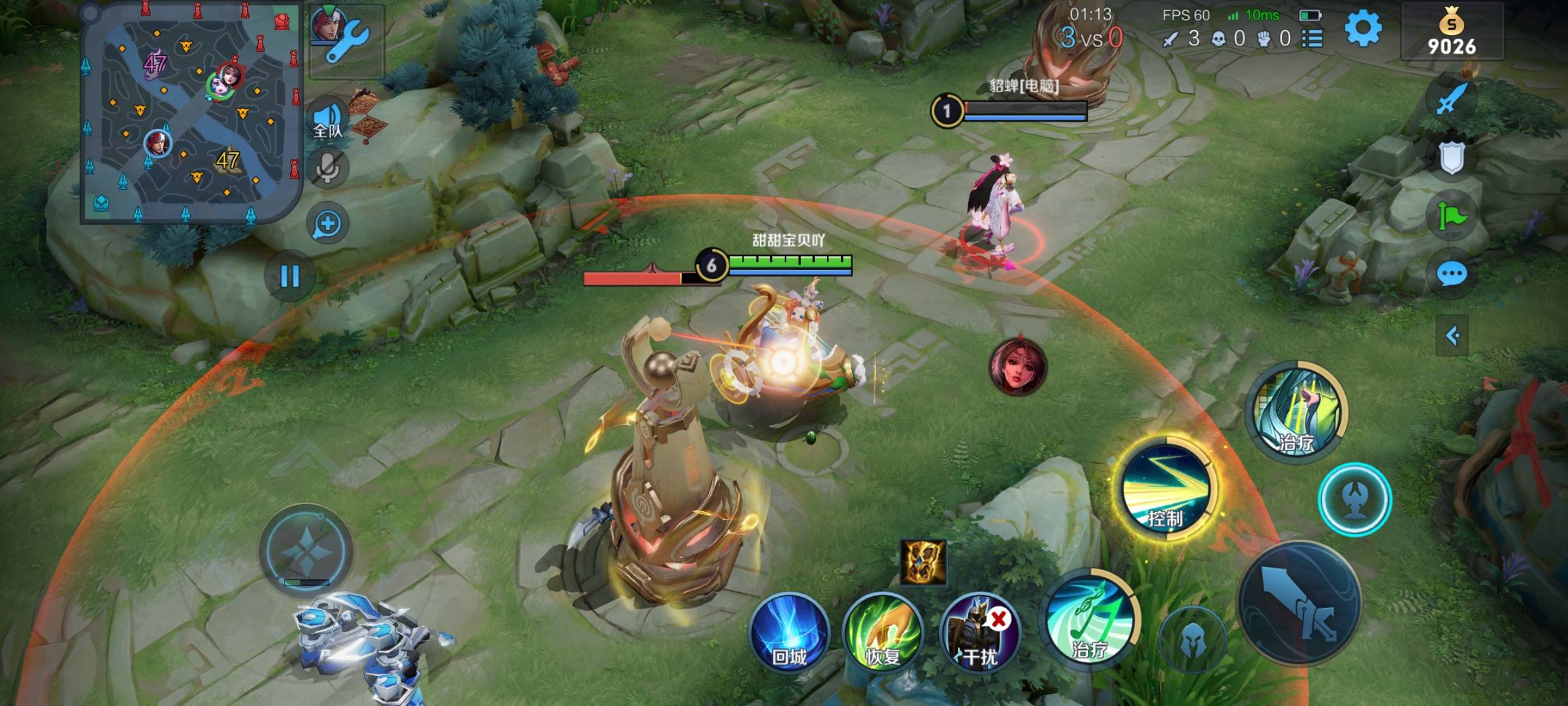Send the green flag gather signal
1568x706 pixels.
(1452, 215)
